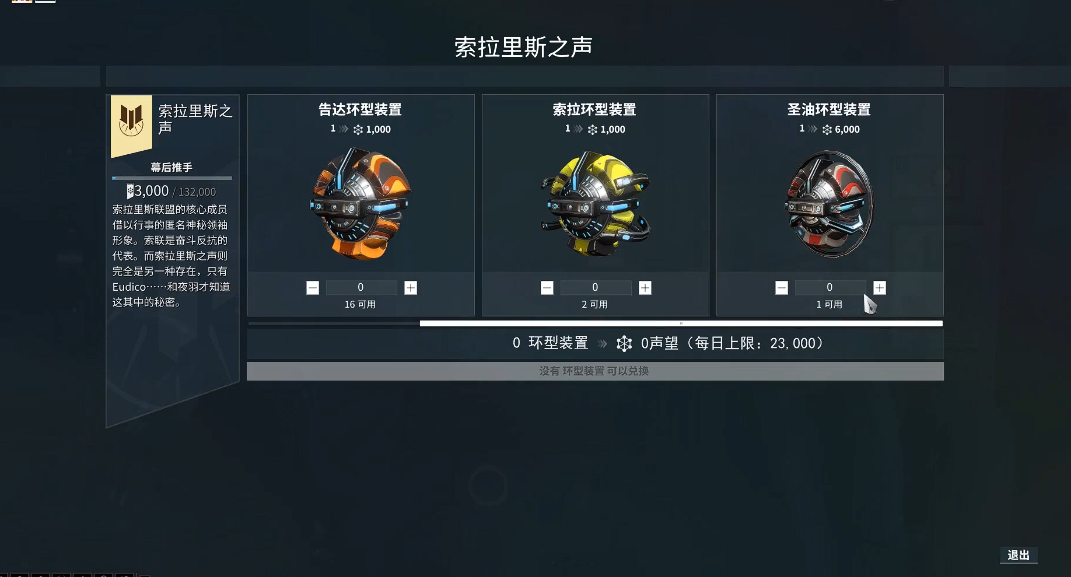Decrease 索拉环型装置 quantity with minus button
This screenshot has height=577, width=1071.
547,288
